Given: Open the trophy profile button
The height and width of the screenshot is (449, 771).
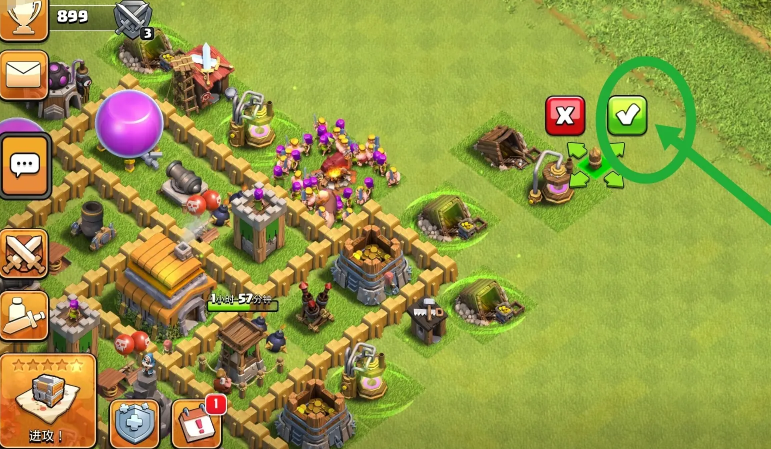Looking at the screenshot, I should coord(23,16).
